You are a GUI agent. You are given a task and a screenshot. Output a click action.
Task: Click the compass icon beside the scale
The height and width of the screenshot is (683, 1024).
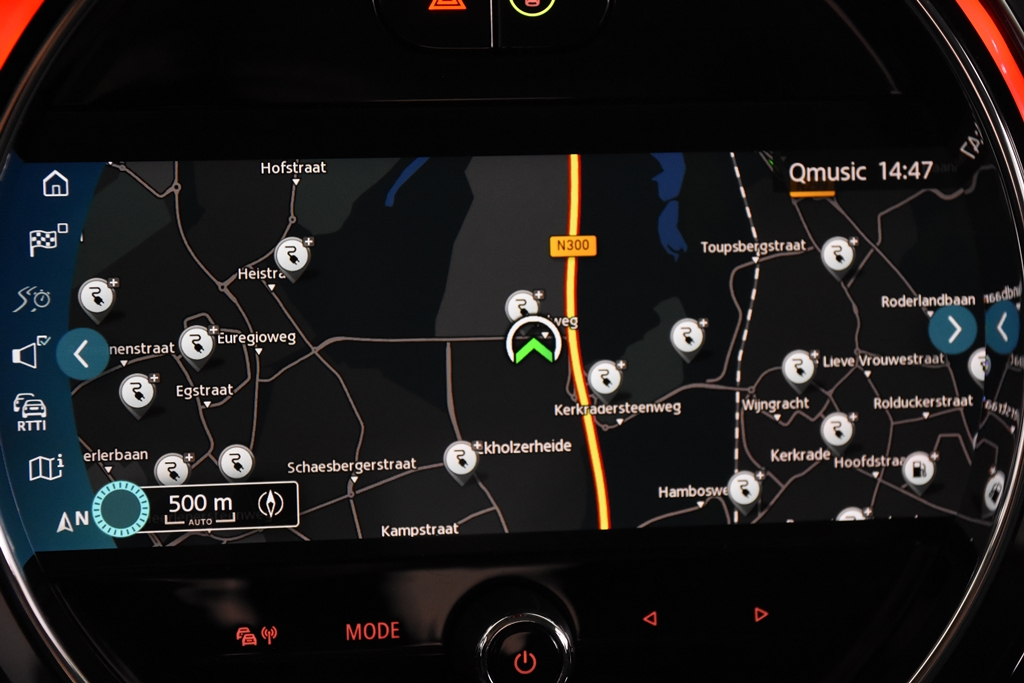coord(270,504)
